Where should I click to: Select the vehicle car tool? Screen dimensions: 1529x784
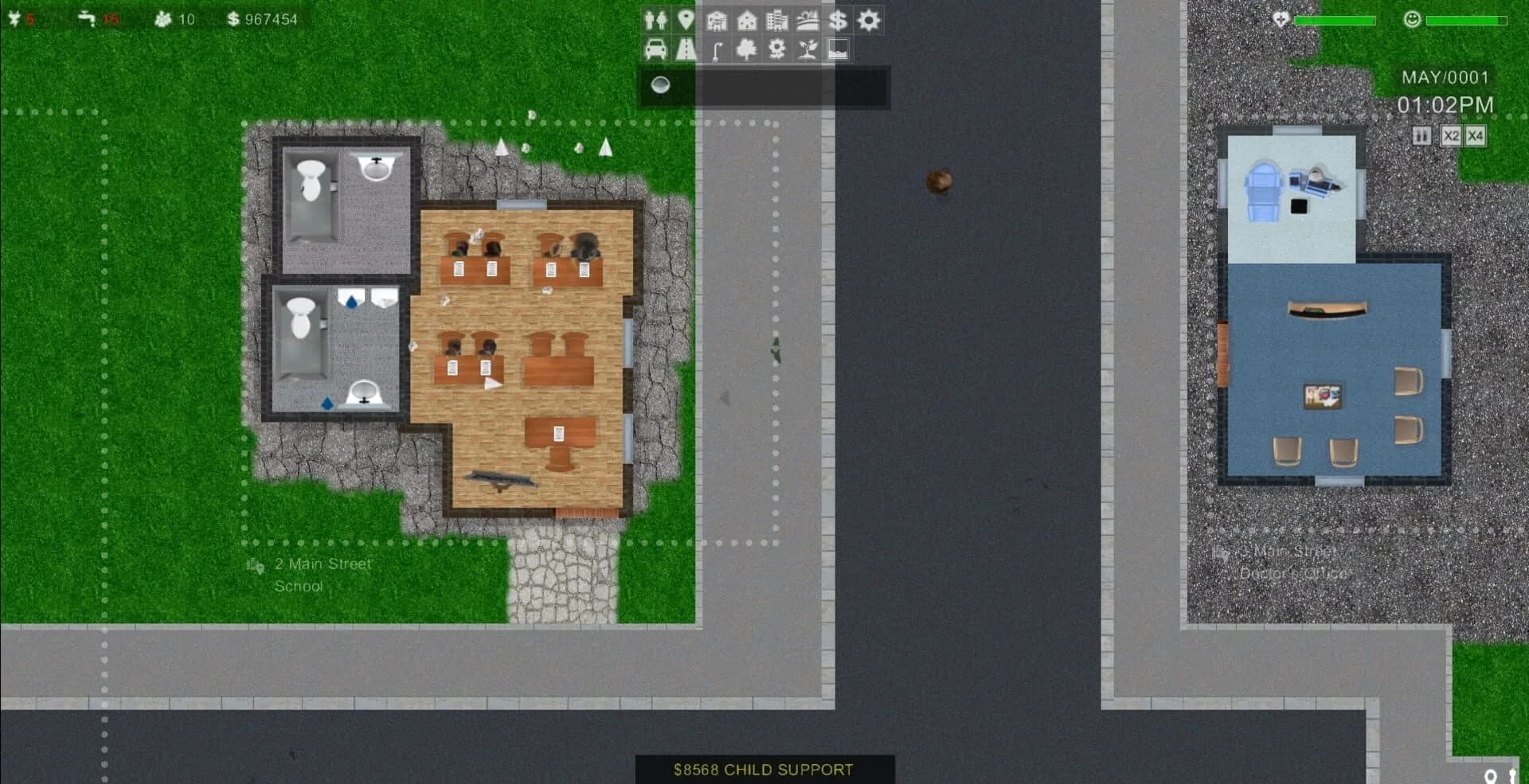[x=655, y=49]
